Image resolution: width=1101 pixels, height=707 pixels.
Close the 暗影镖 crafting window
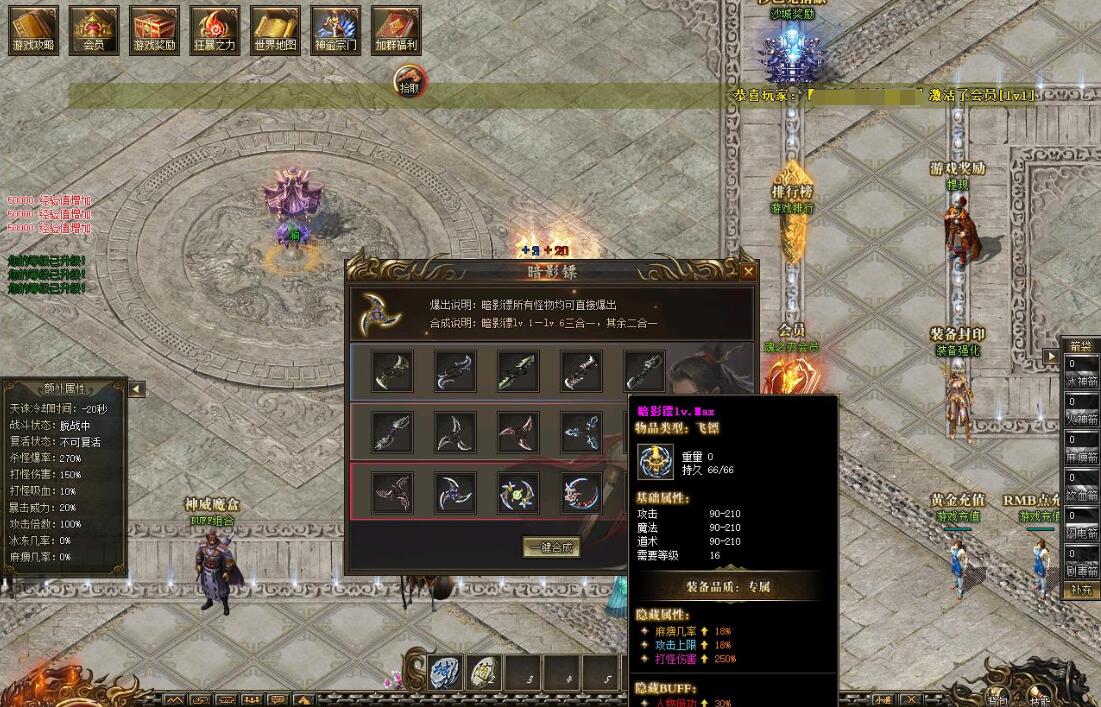(x=748, y=271)
